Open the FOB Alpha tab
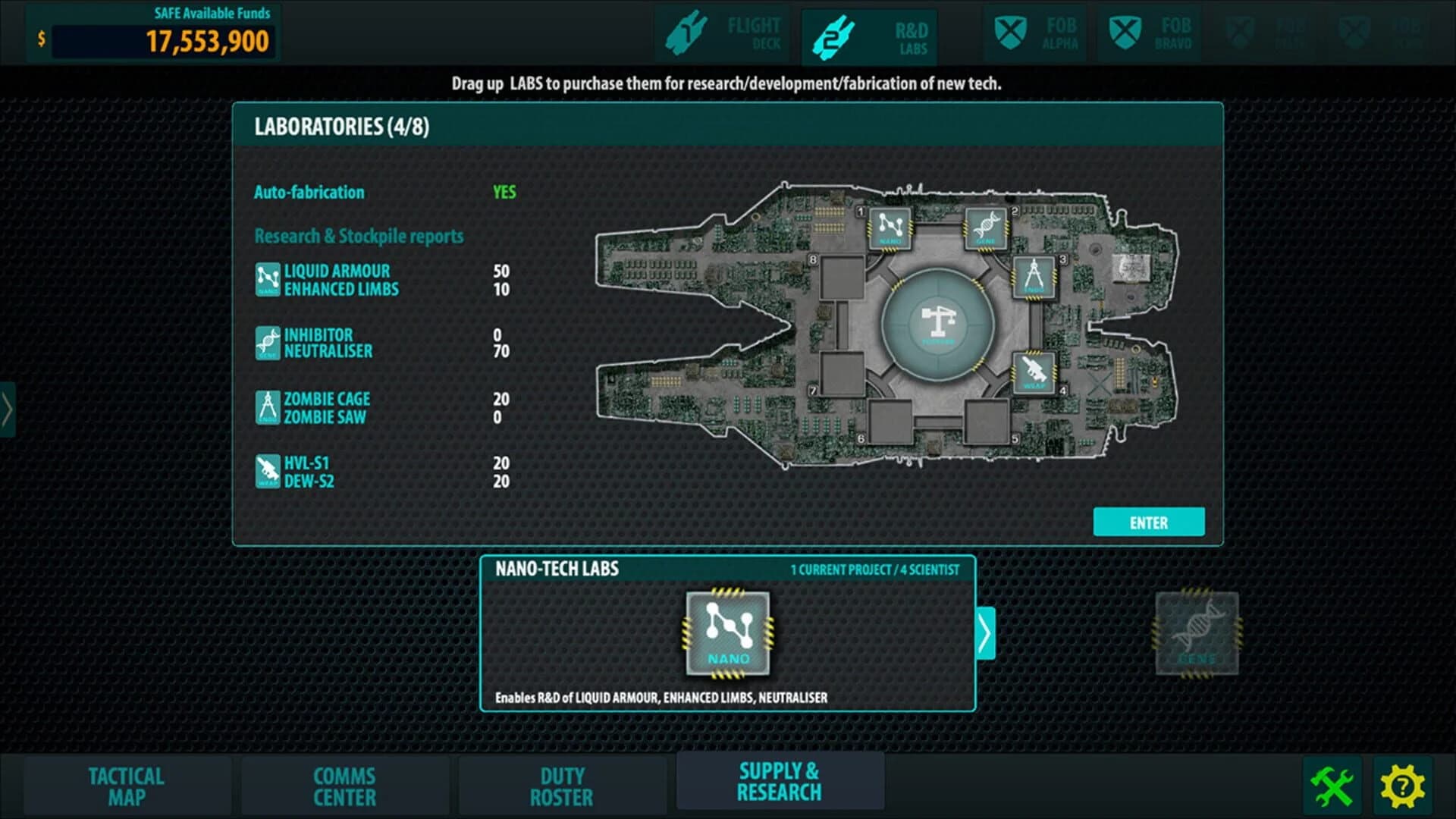This screenshot has height=819, width=1456. point(1035,33)
